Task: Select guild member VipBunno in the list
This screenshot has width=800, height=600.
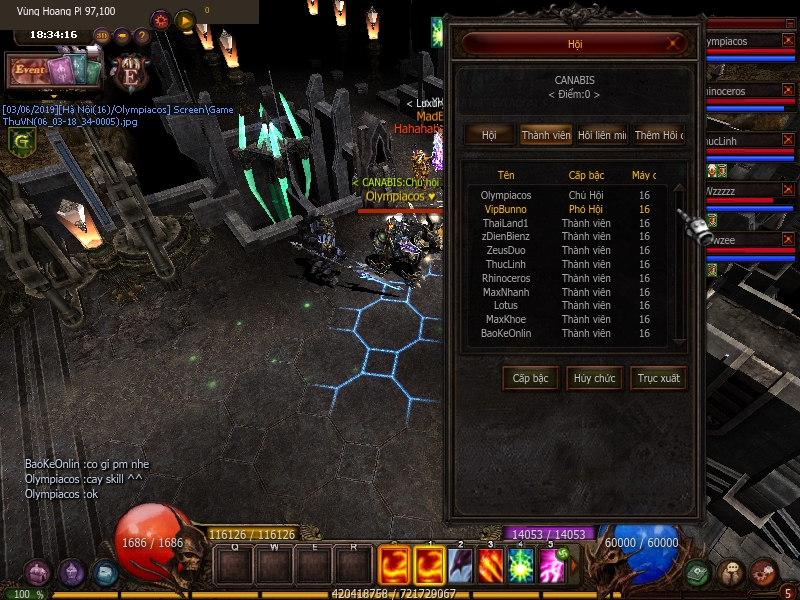Action: [506, 210]
